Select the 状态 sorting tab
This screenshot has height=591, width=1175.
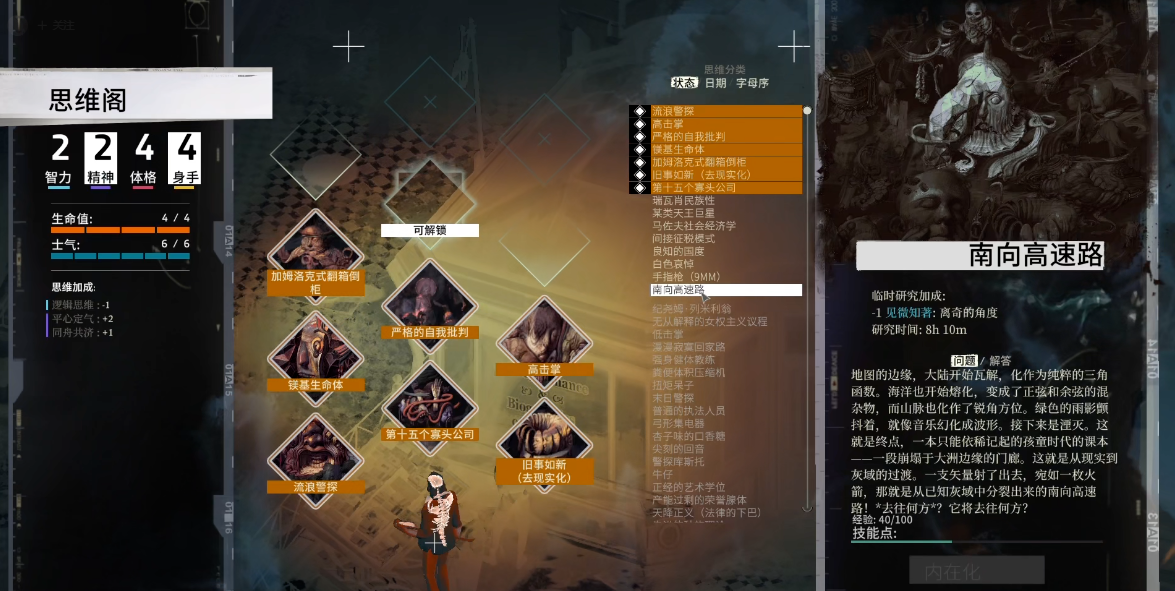click(x=684, y=83)
